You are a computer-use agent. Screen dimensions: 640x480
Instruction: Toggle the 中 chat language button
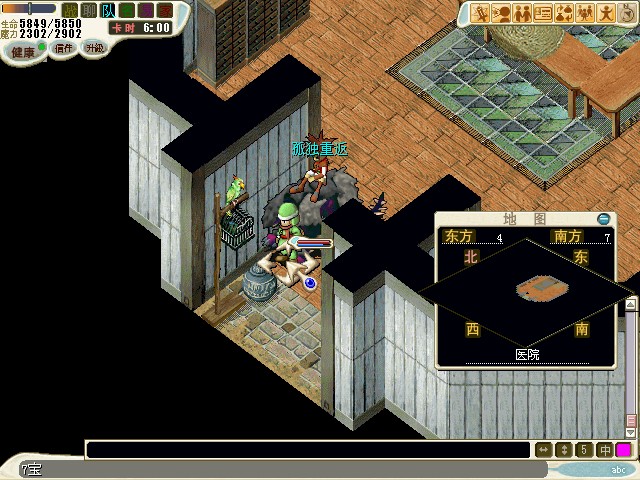click(x=604, y=450)
